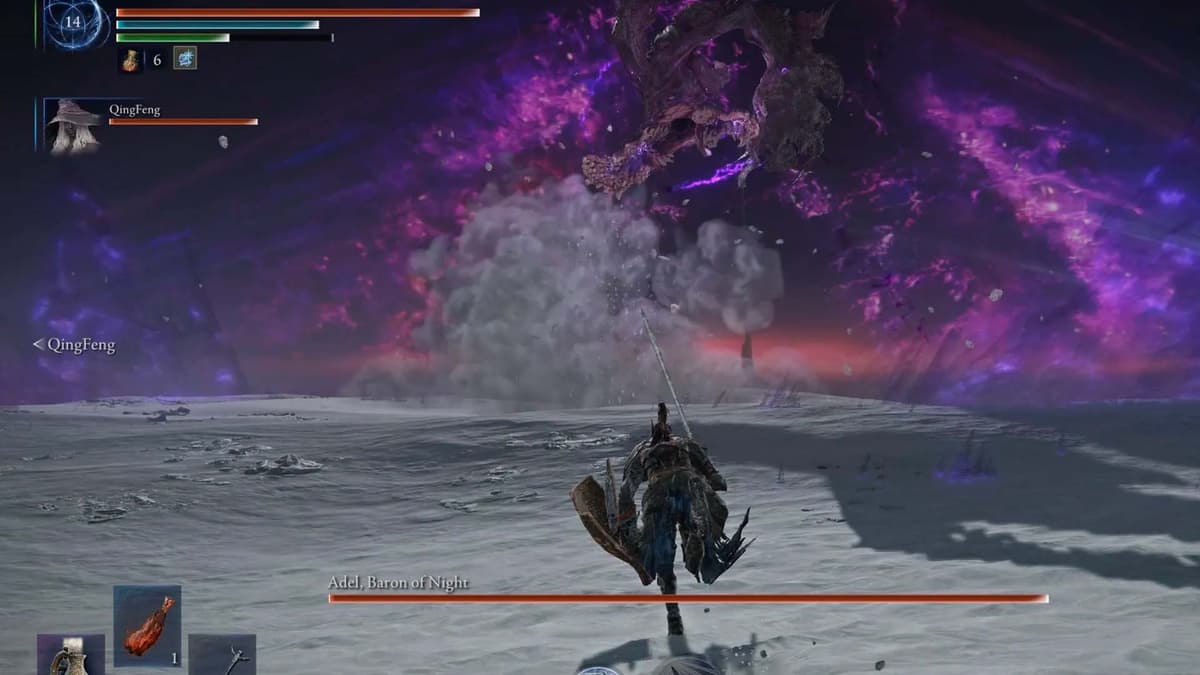Use the red meat item slot
Viewport: 1200px width, 675px height.
(x=147, y=626)
